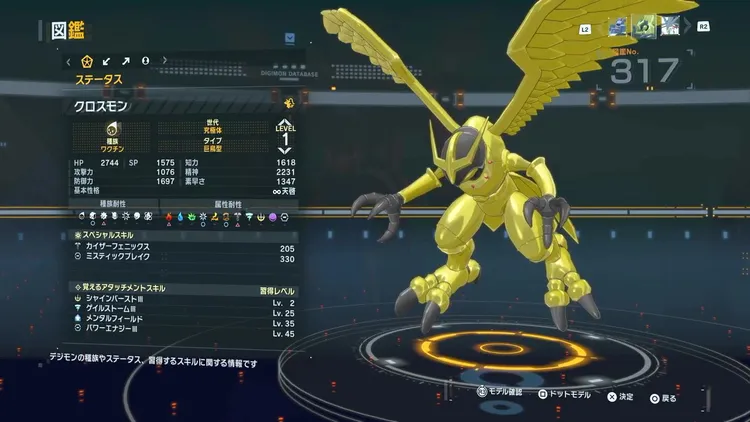Image resolution: width=750 pixels, height=422 pixels.
Task: Select the next Digimon thumbnail
Action: coord(671,27)
